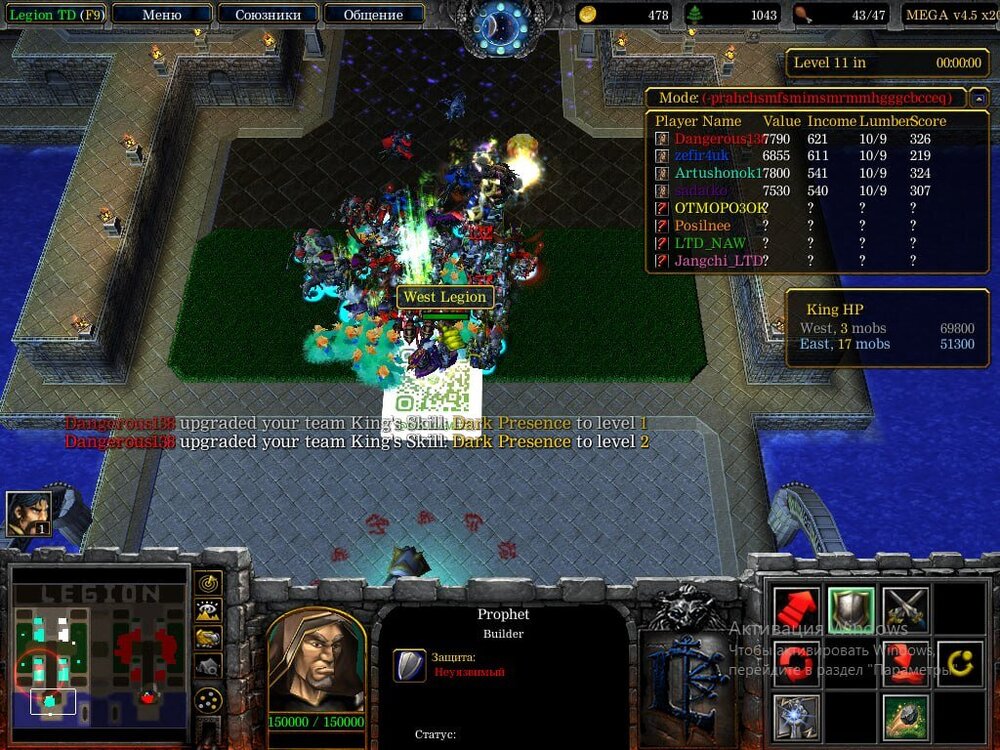Image resolution: width=1000 pixels, height=750 pixels.
Task: Activate the crossed swords command
Action: pos(906,609)
